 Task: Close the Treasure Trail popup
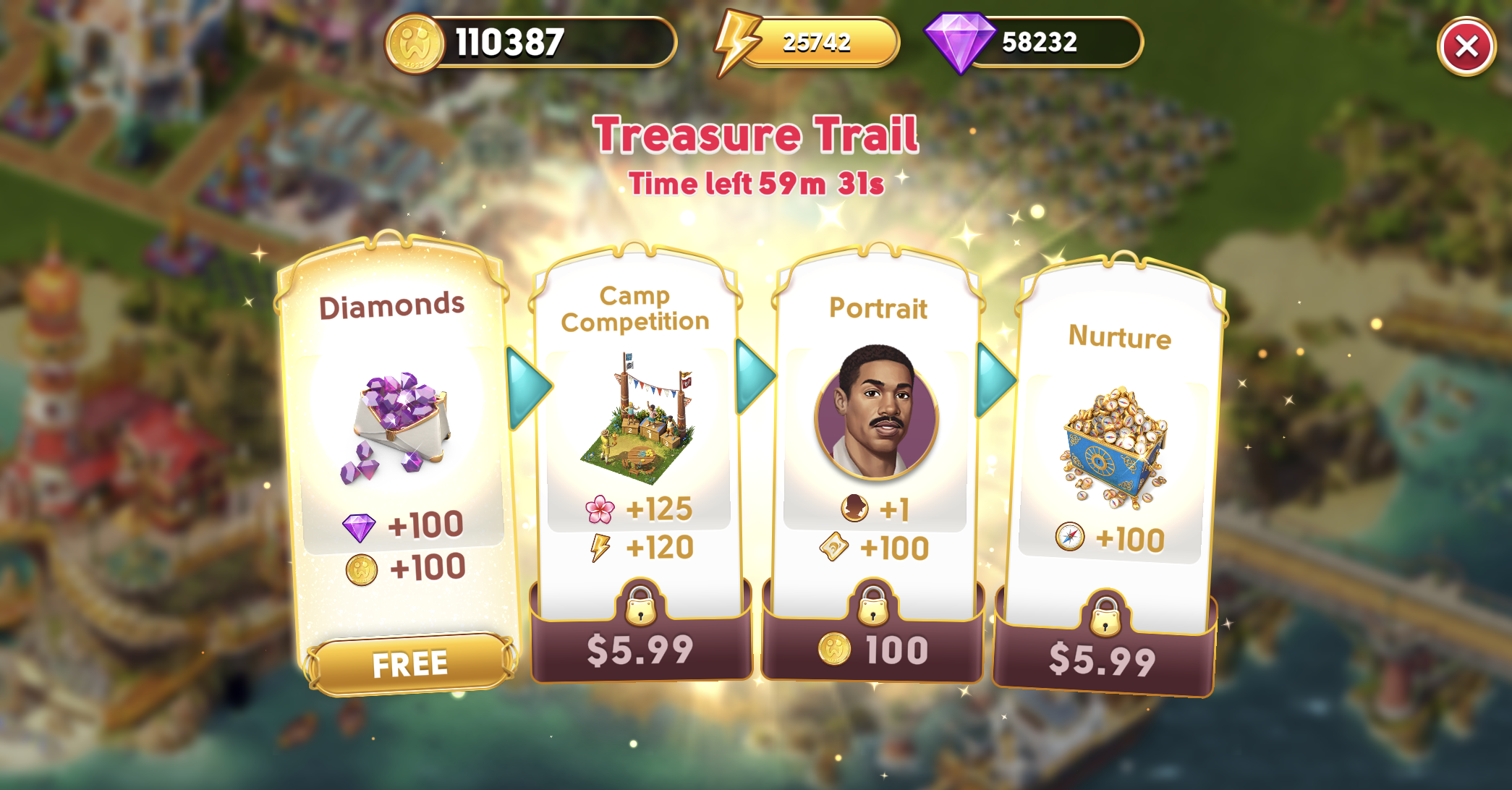click(x=1466, y=47)
